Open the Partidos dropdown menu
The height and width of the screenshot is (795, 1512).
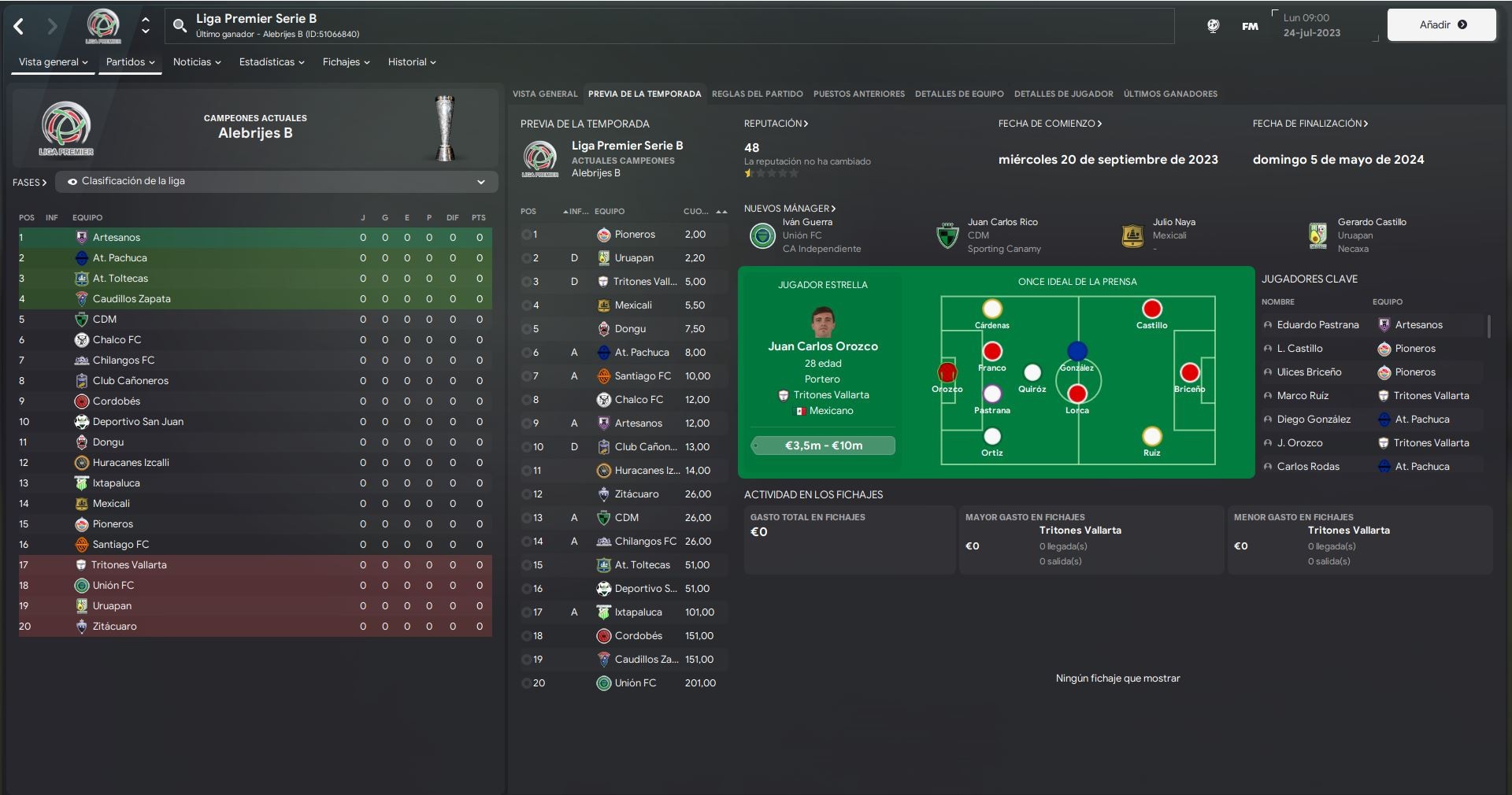click(130, 62)
